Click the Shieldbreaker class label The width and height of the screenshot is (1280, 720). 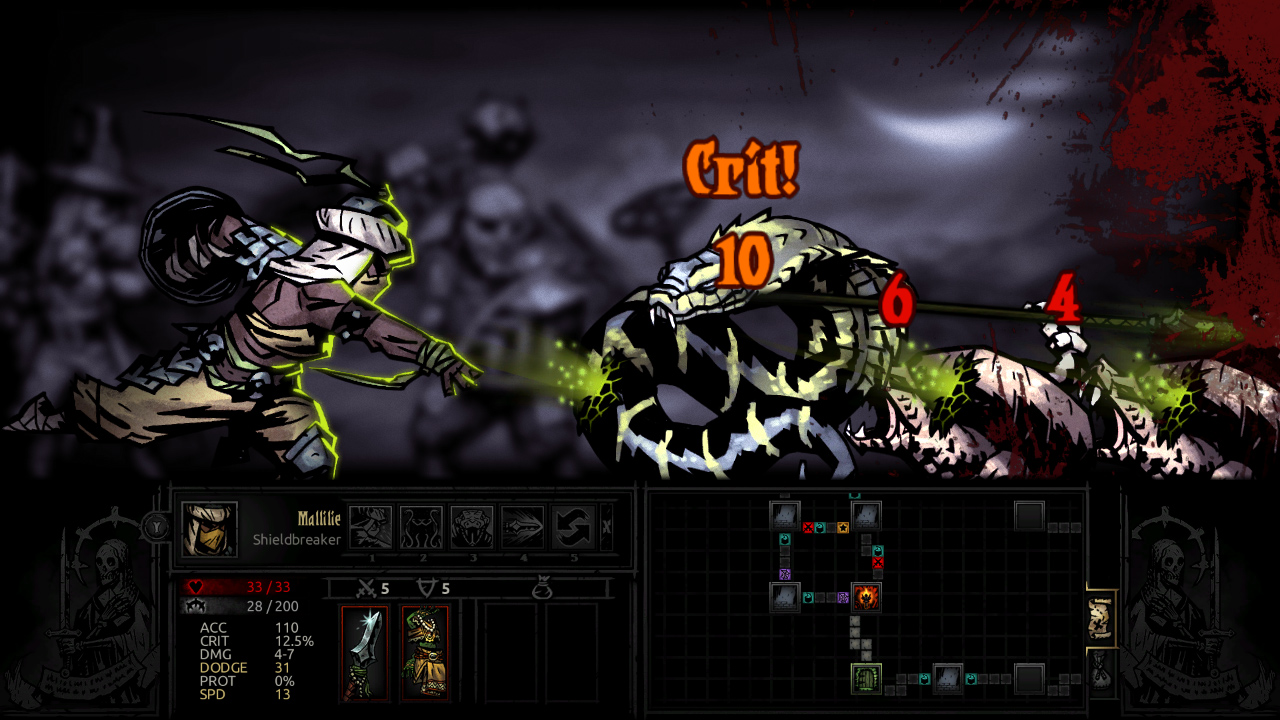297,540
